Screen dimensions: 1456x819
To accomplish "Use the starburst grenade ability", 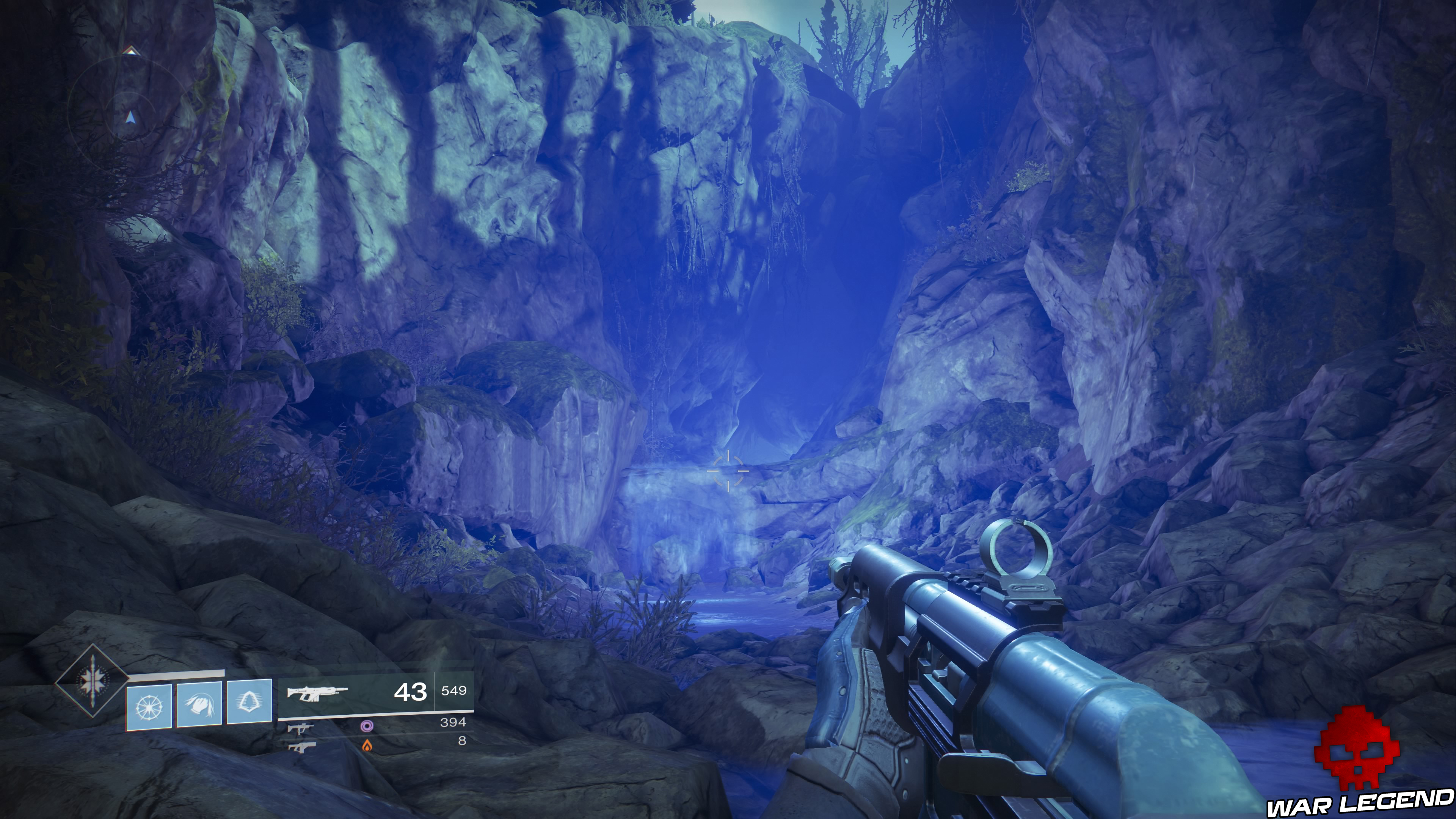I will tap(149, 706).
